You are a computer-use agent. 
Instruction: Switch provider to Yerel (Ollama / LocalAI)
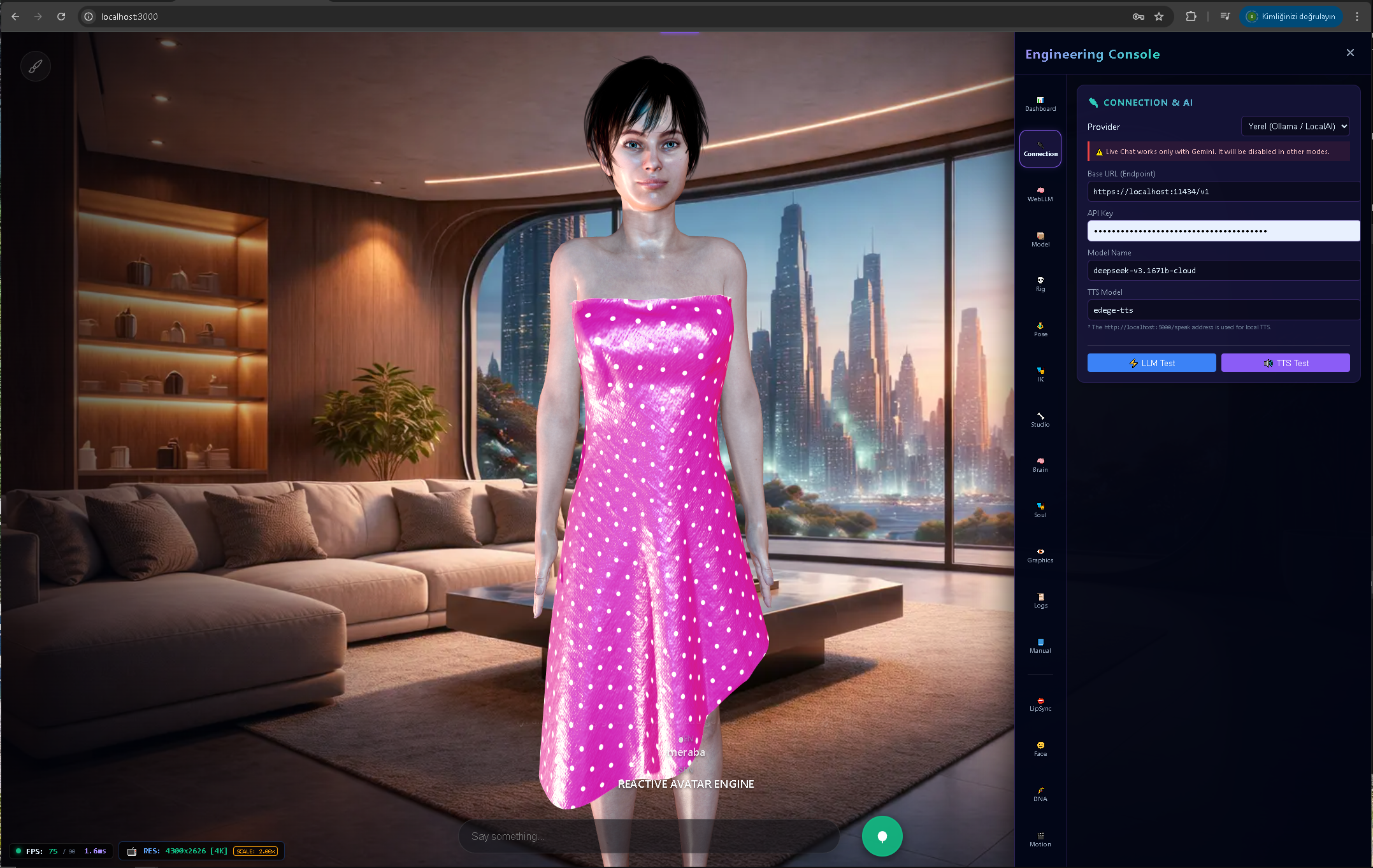tap(1295, 126)
